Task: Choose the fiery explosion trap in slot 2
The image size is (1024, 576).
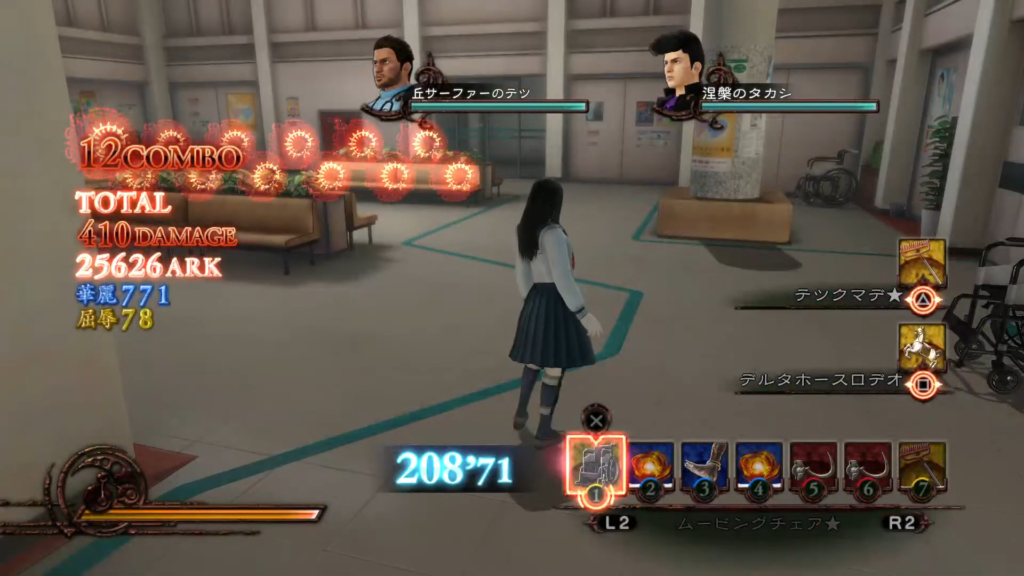Action: (x=652, y=466)
